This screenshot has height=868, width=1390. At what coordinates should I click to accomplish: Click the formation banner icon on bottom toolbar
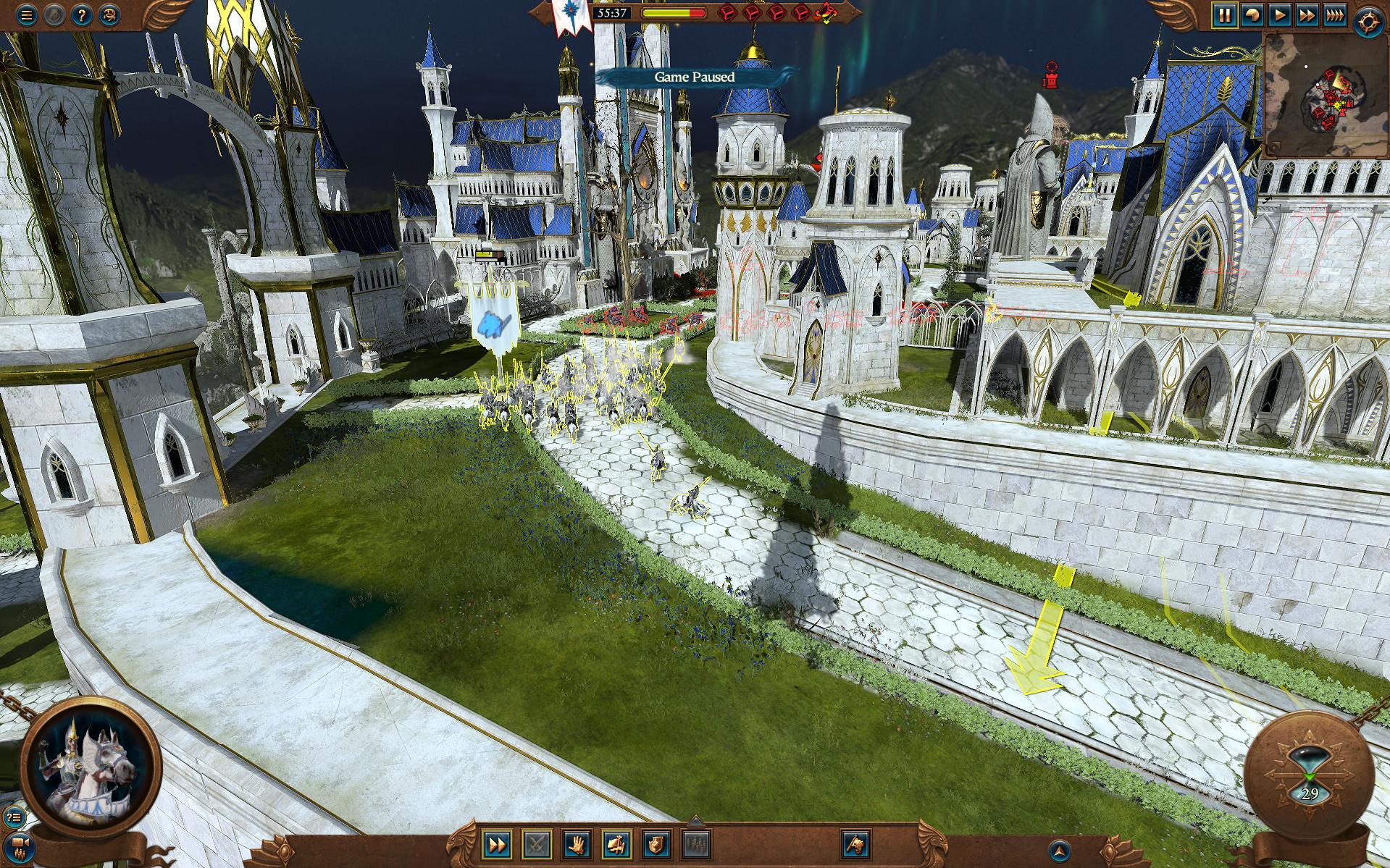tap(616, 844)
